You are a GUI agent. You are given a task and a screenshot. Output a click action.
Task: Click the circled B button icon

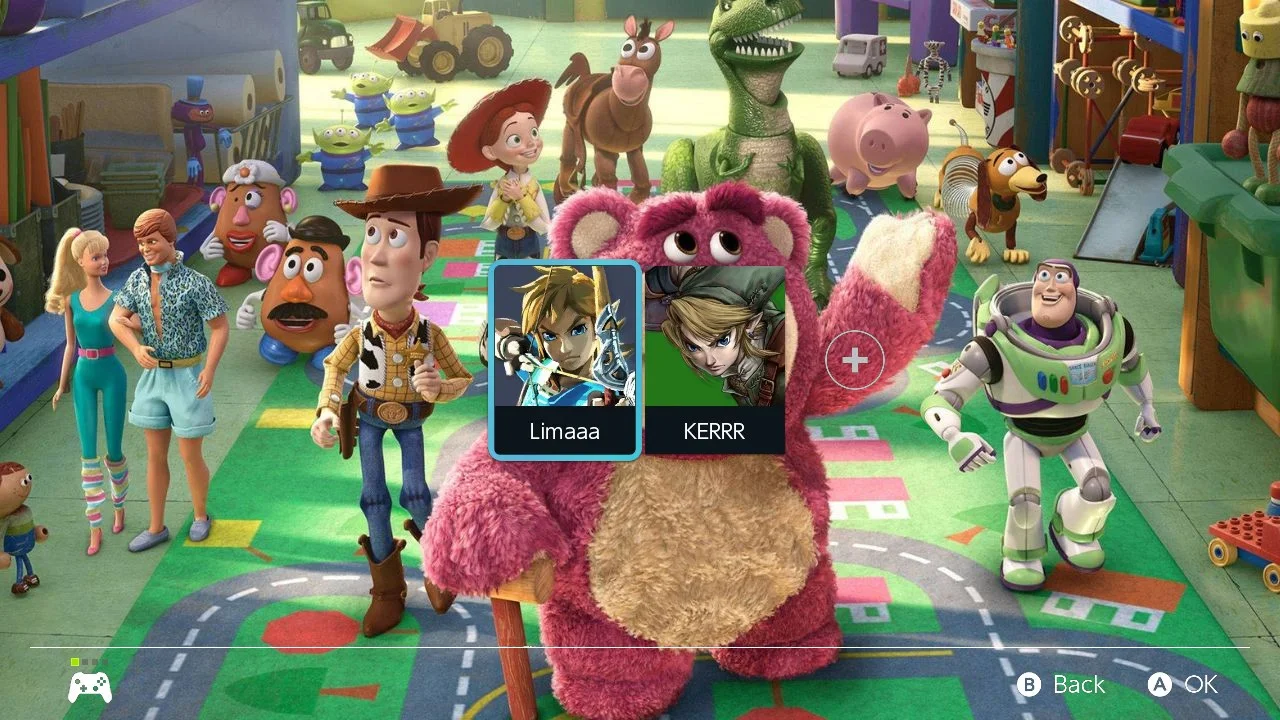pyautogui.click(x=1028, y=685)
